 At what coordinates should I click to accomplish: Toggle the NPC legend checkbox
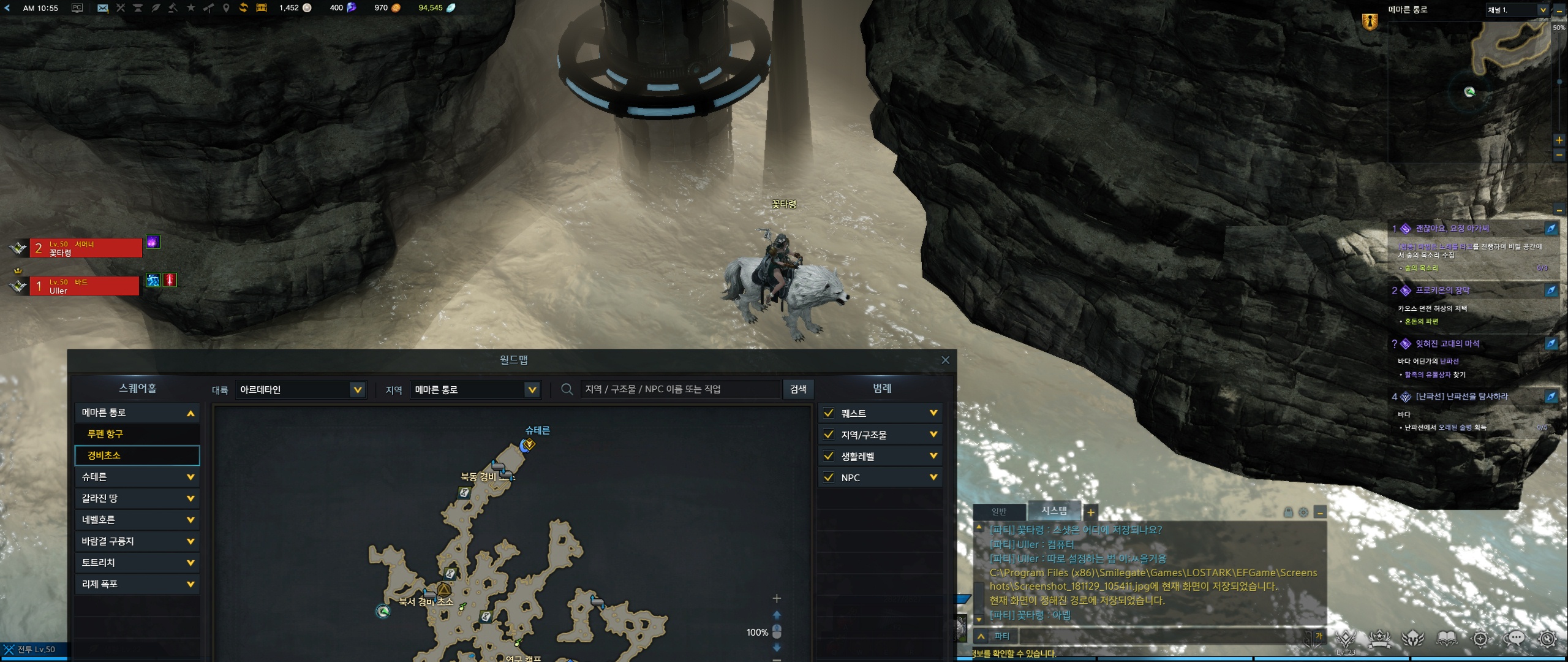[829, 477]
